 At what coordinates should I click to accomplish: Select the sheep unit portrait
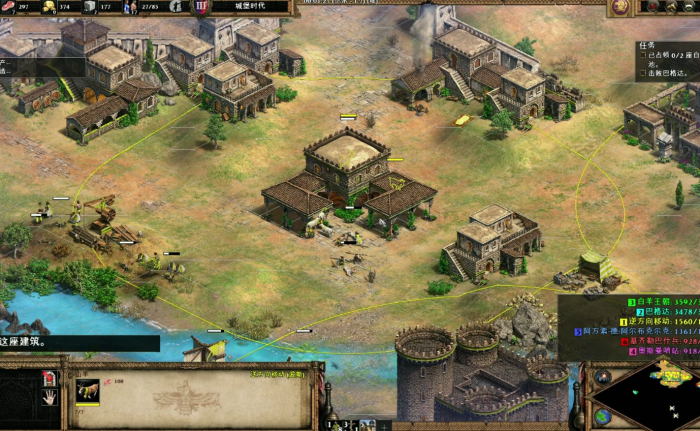click(x=87, y=390)
